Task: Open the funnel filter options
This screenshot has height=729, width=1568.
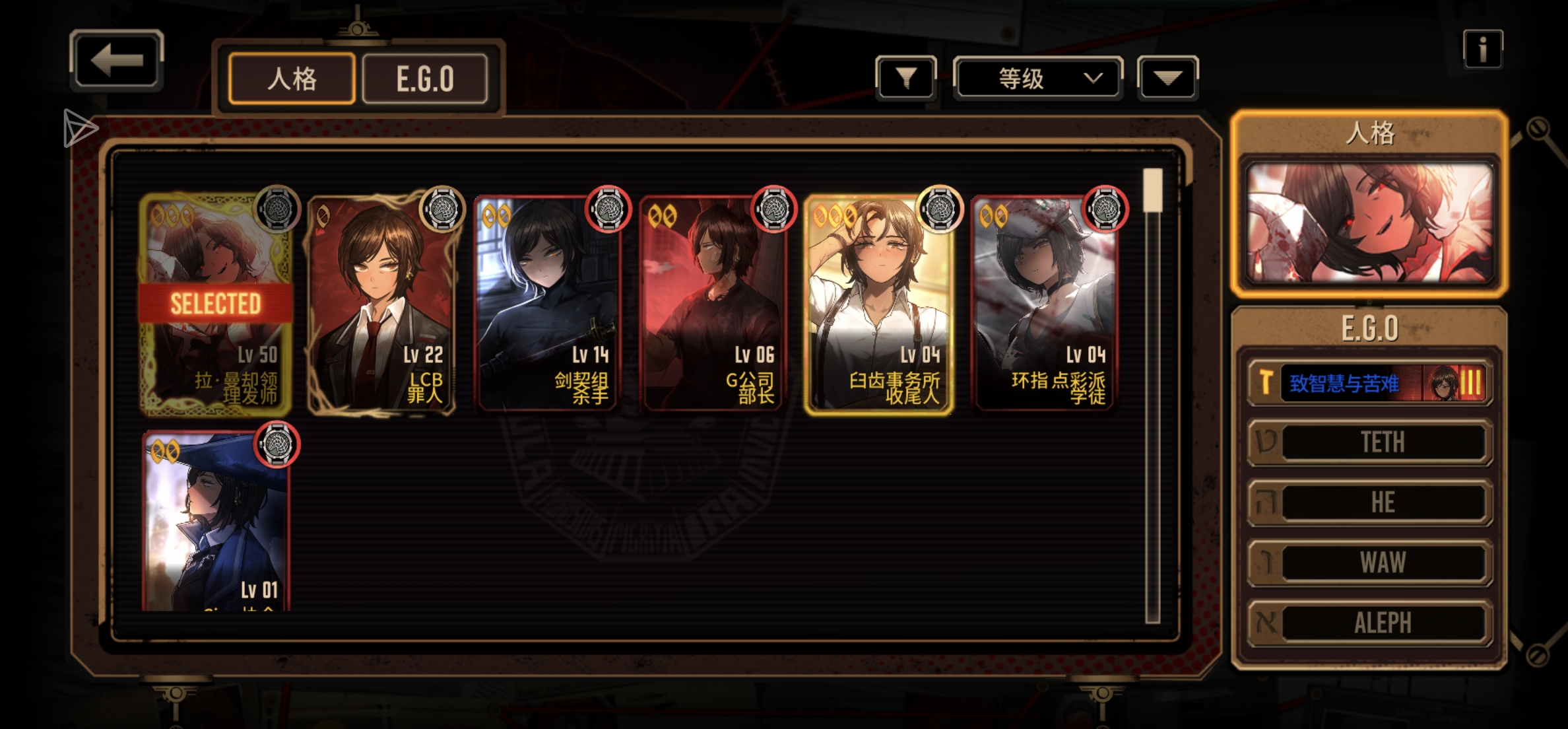Action: pyautogui.click(x=905, y=78)
